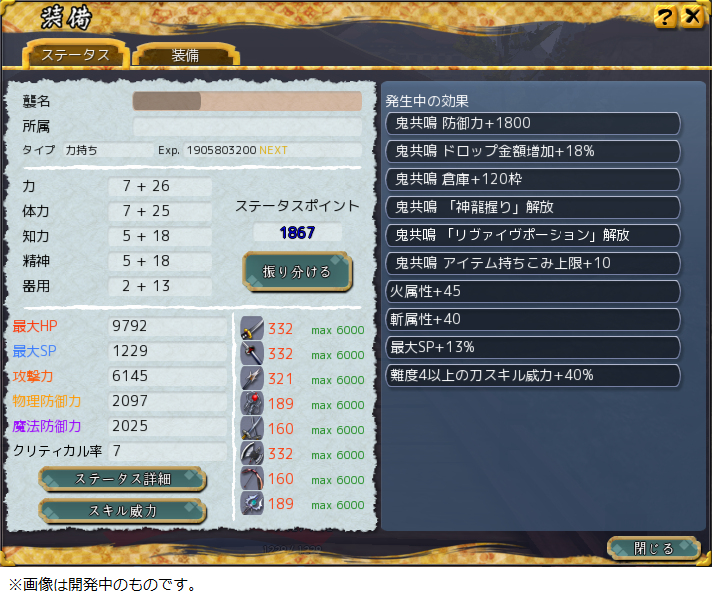Viewport: 712px width, 600px height.
Task: Click the 閉じる close button
Action: click(654, 549)
